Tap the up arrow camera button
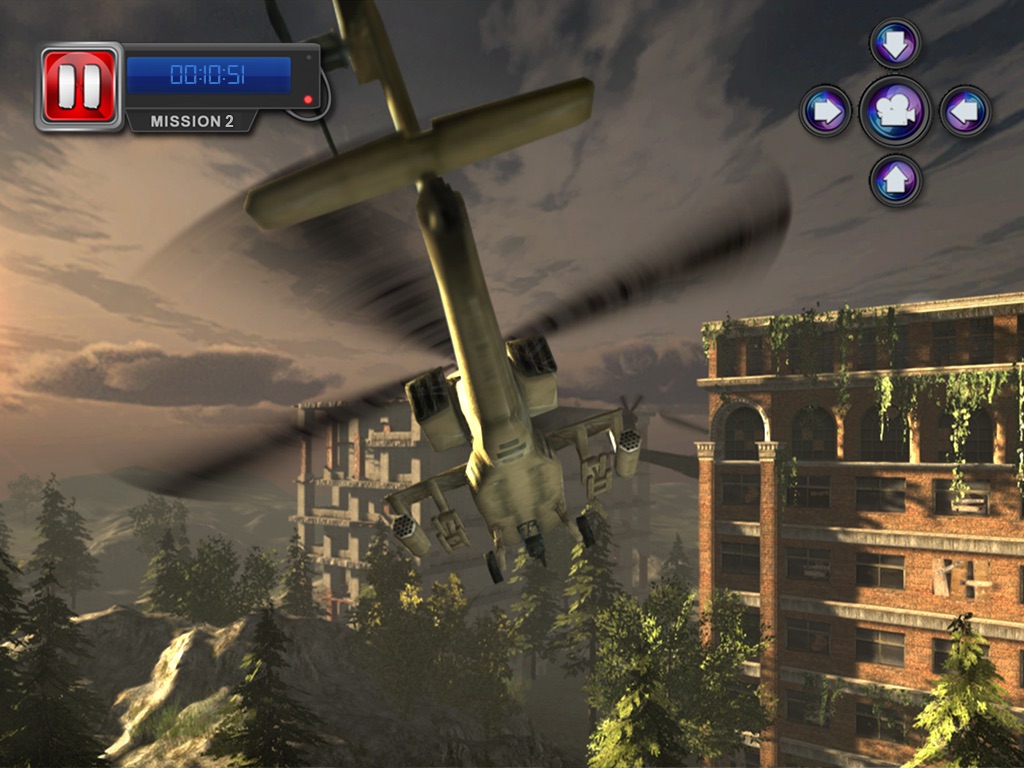Viewport: 1024px width, 768px height. coord(895,180)
